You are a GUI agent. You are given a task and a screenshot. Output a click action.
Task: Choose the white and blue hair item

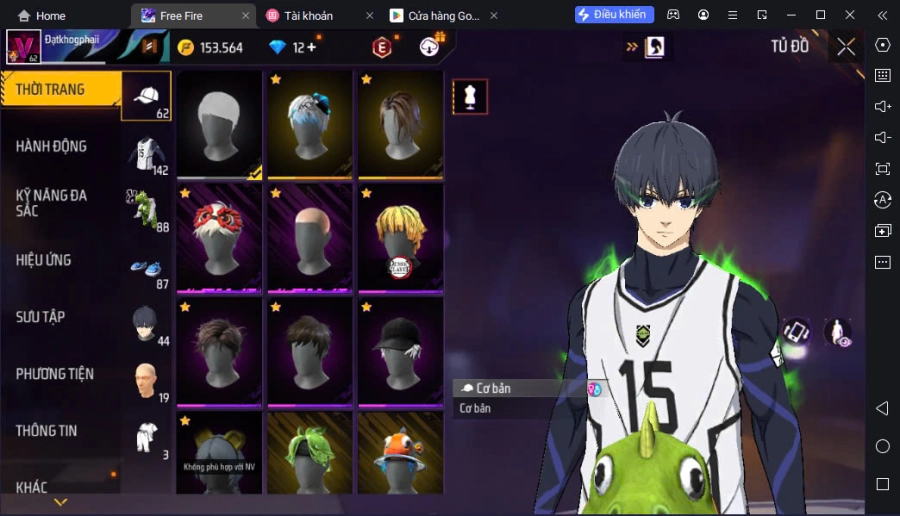[x=310, y=125]
